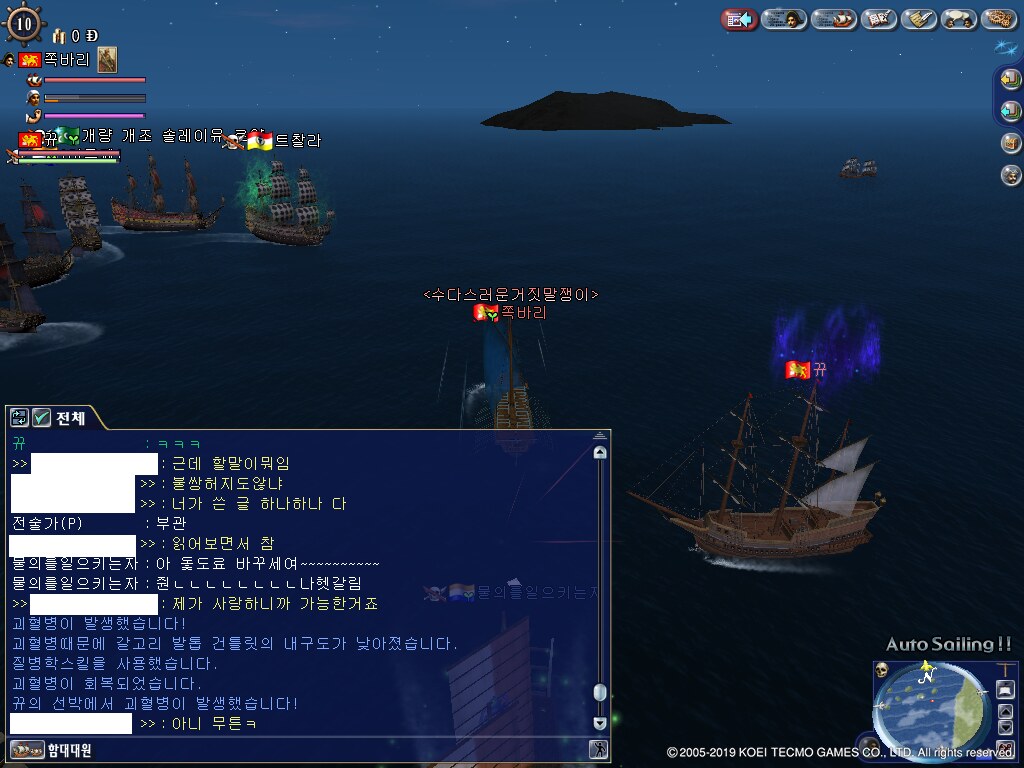This screenshot has width=1024, height=768.
Task: Open the scroll and quill menu
Action: 918,19
